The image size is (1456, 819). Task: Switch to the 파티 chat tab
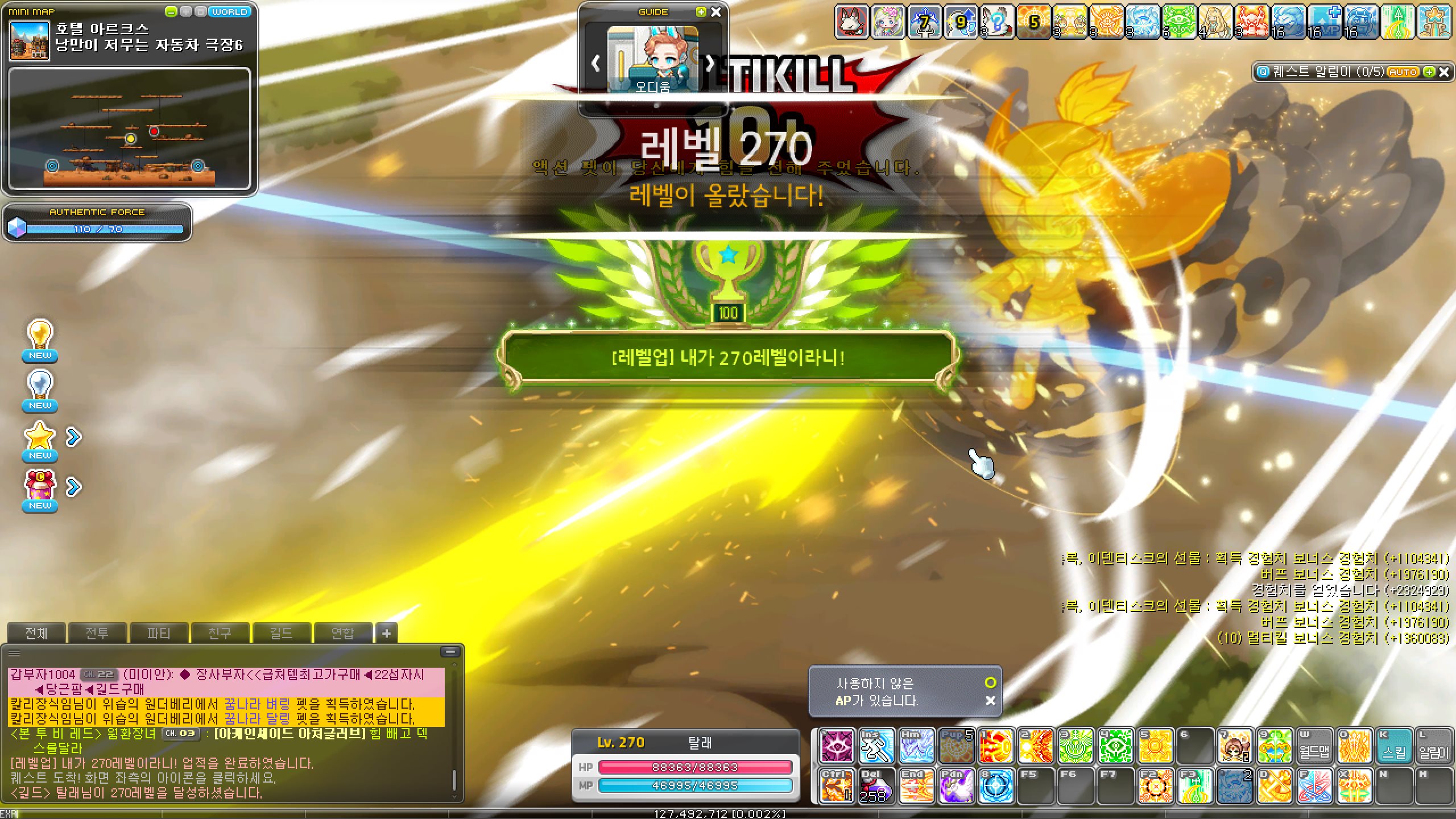coord(158,633)
